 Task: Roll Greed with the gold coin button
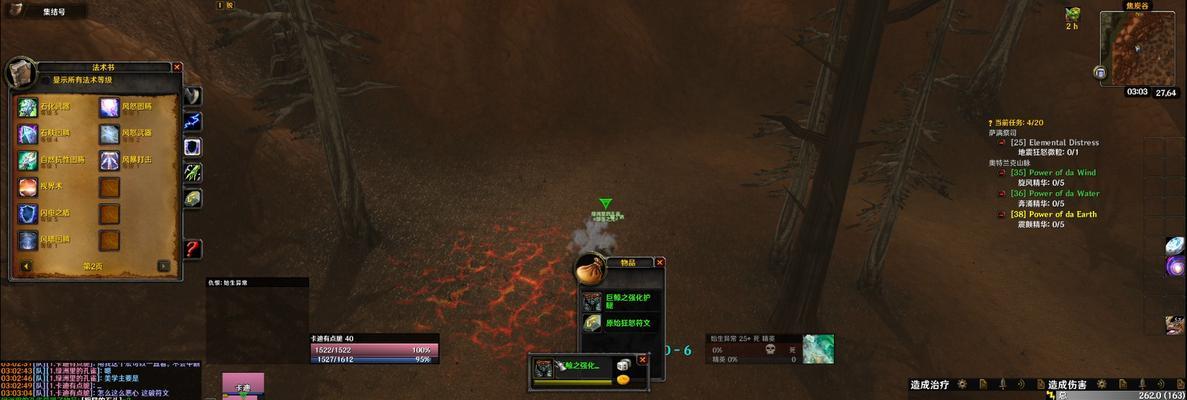tap(623, 379)
